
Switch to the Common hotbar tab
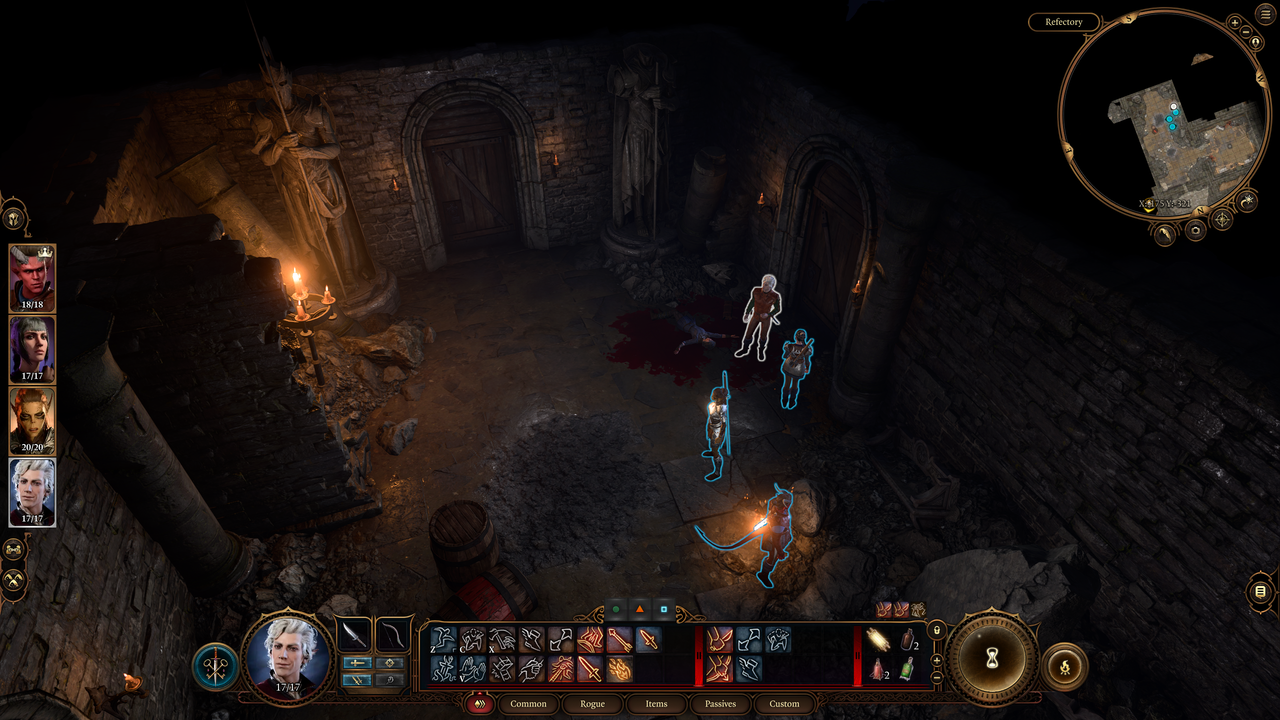(x=528, y=704)
